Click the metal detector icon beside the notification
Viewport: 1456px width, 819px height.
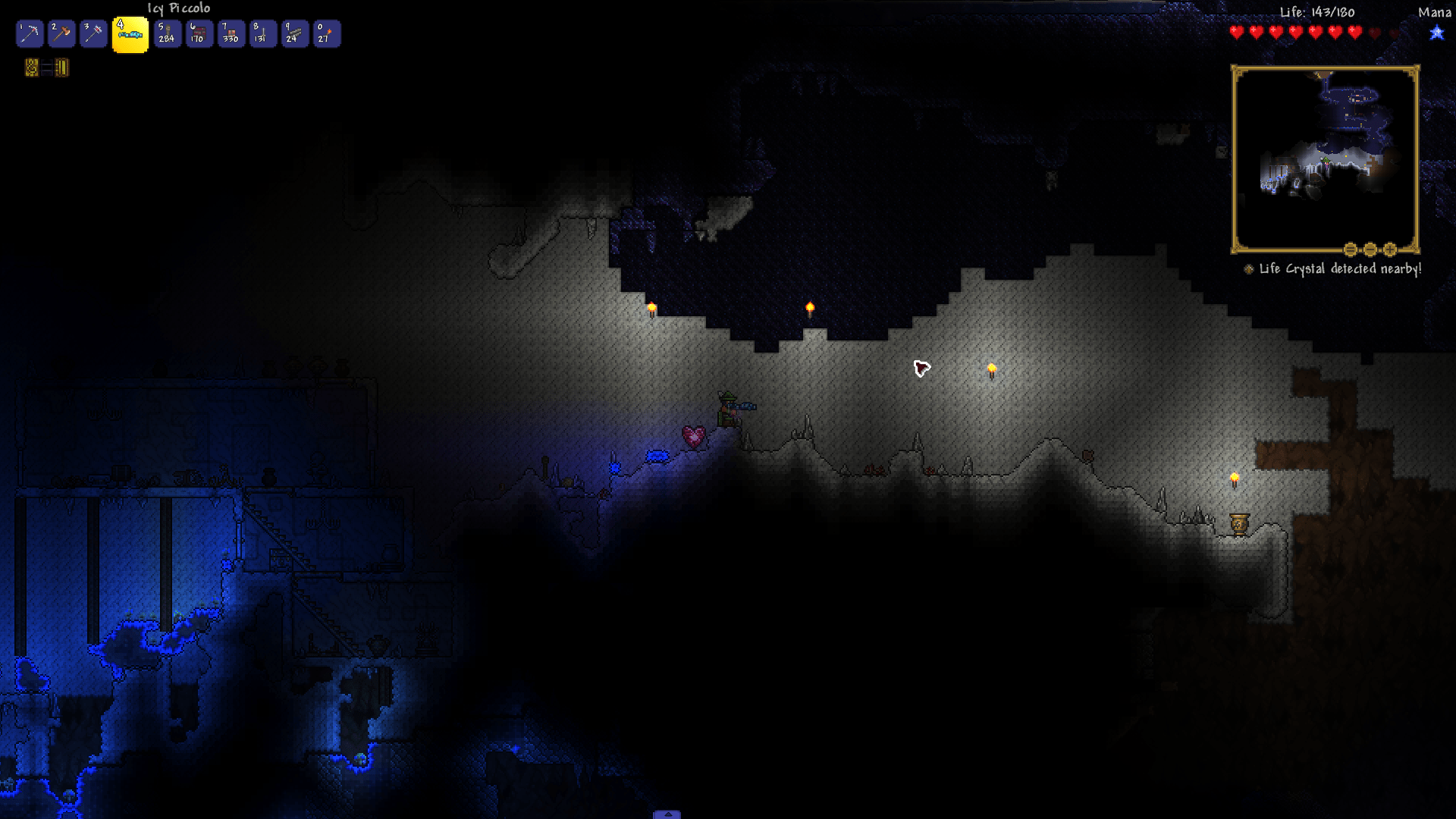(x=1248, y=268)
